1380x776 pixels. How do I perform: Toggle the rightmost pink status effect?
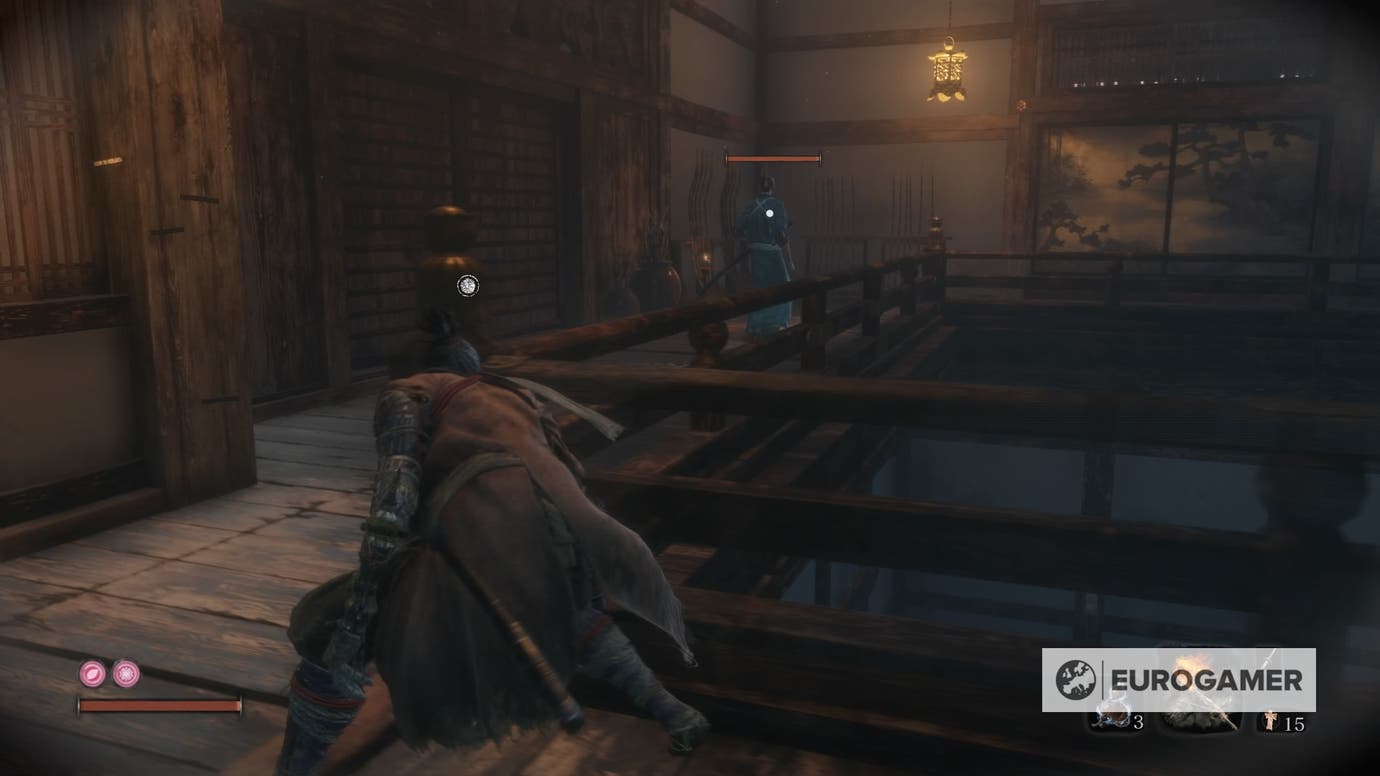pyautogui.click(x=125, y=673)
